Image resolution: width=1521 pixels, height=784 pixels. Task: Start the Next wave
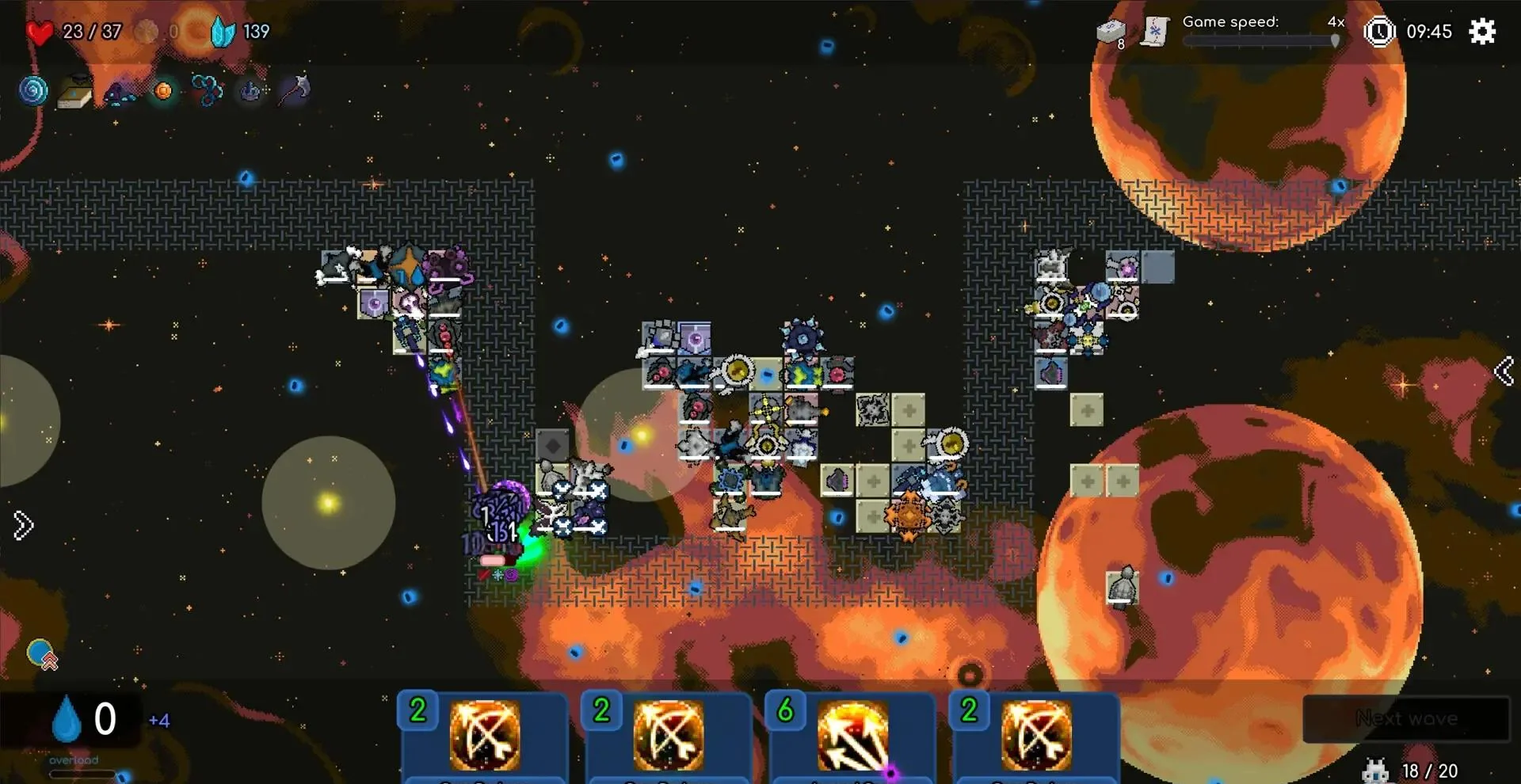[1406, 718]
